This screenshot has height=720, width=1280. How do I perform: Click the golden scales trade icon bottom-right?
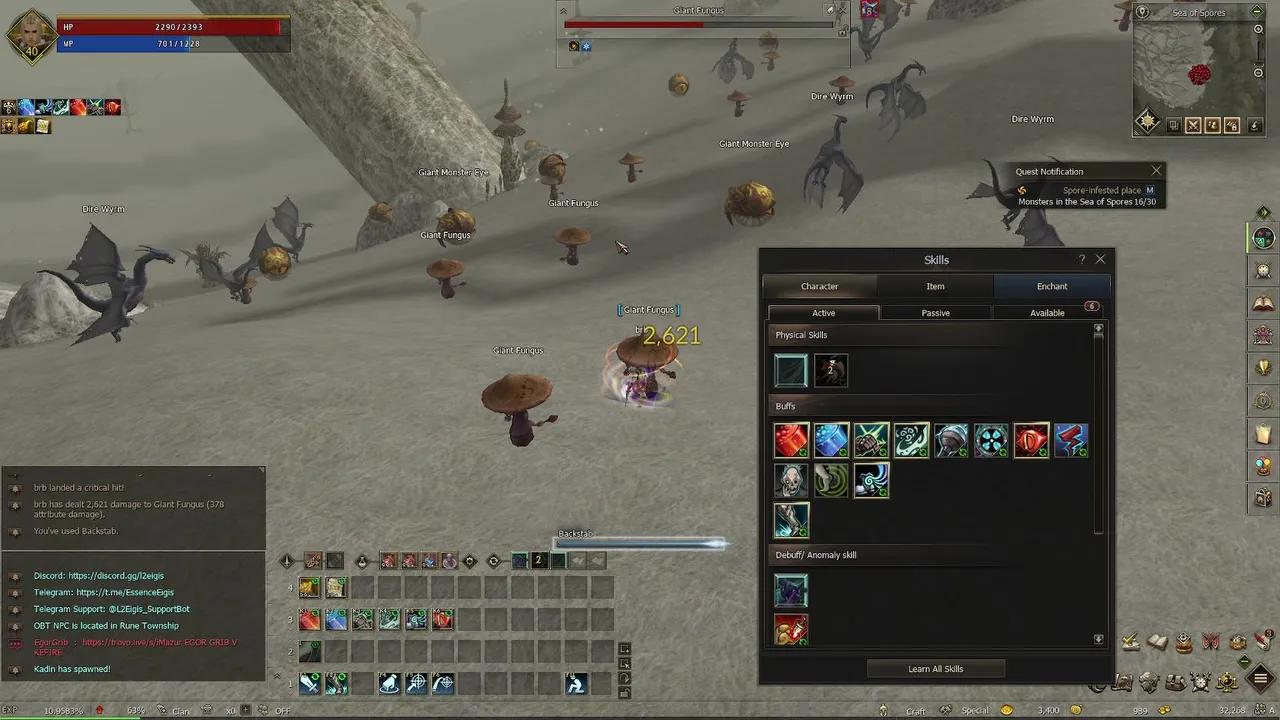pyautogui.click(x=1226, y=682)
